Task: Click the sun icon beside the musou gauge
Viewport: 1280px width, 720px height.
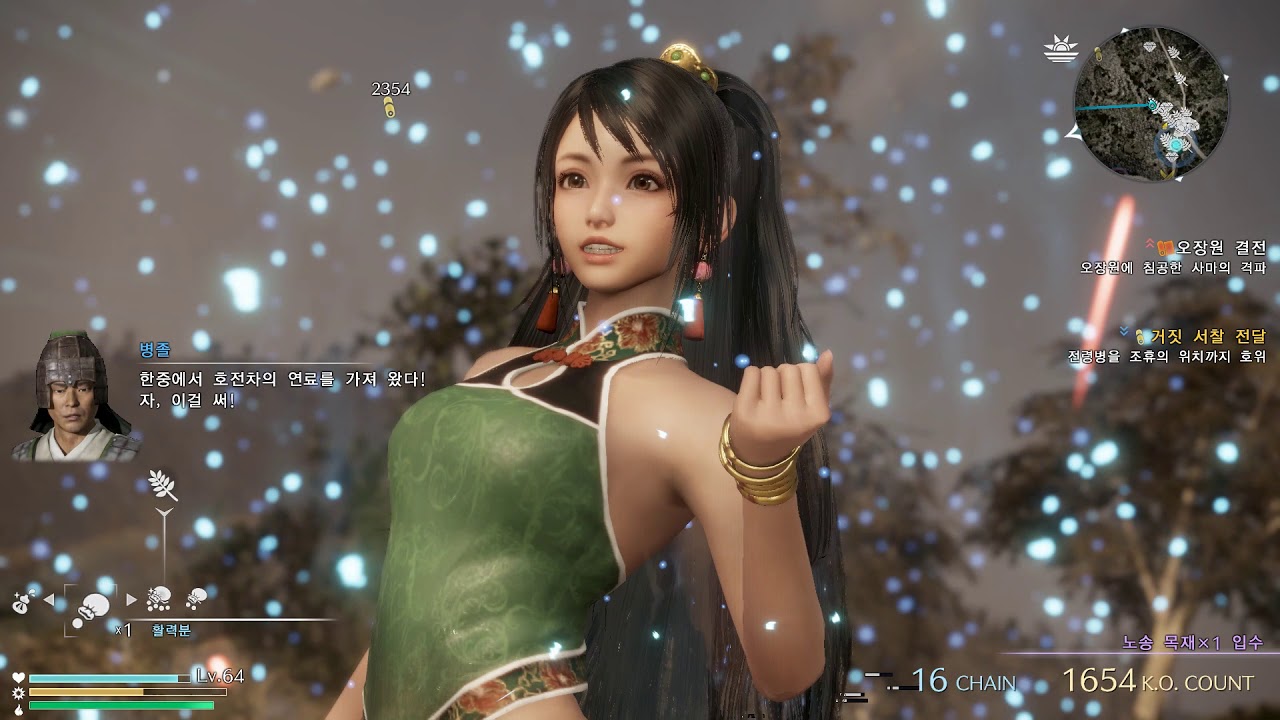Action: pyautogui.click(x=17, y=692)
